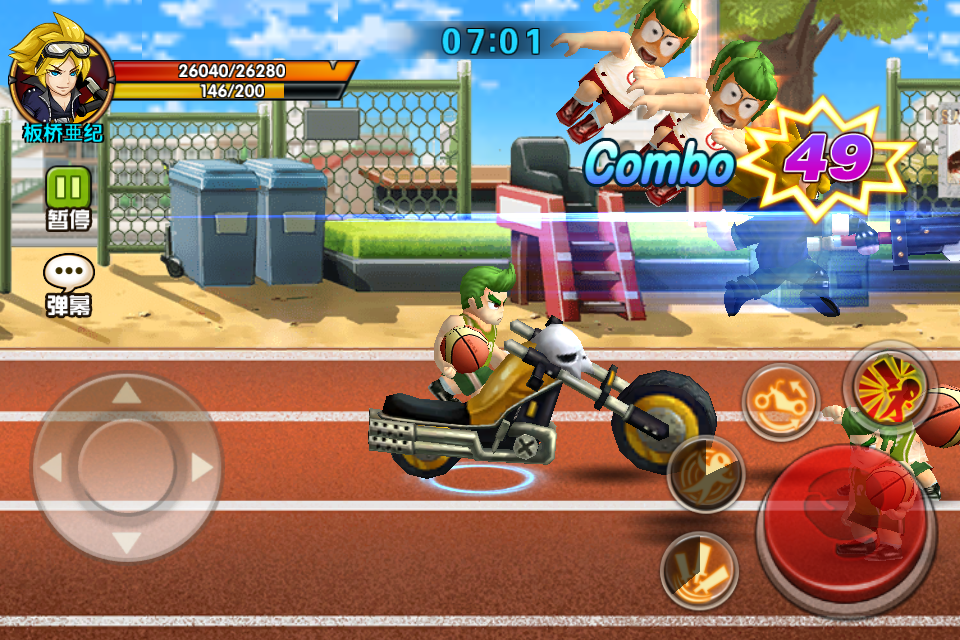
Task: Open the 弹幕 chat bubble button
Action: 68,274
